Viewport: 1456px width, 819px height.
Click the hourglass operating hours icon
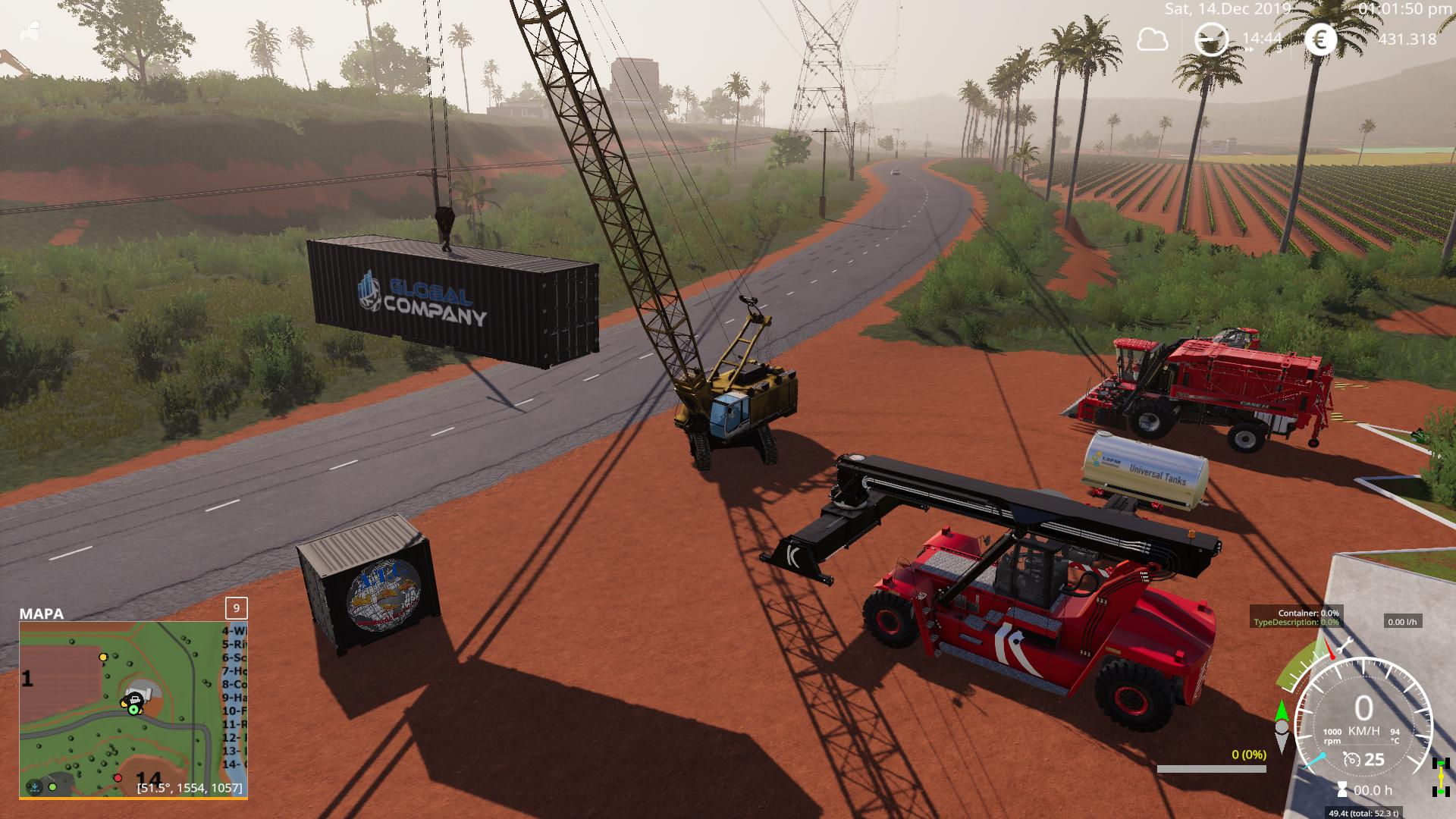1343,789
